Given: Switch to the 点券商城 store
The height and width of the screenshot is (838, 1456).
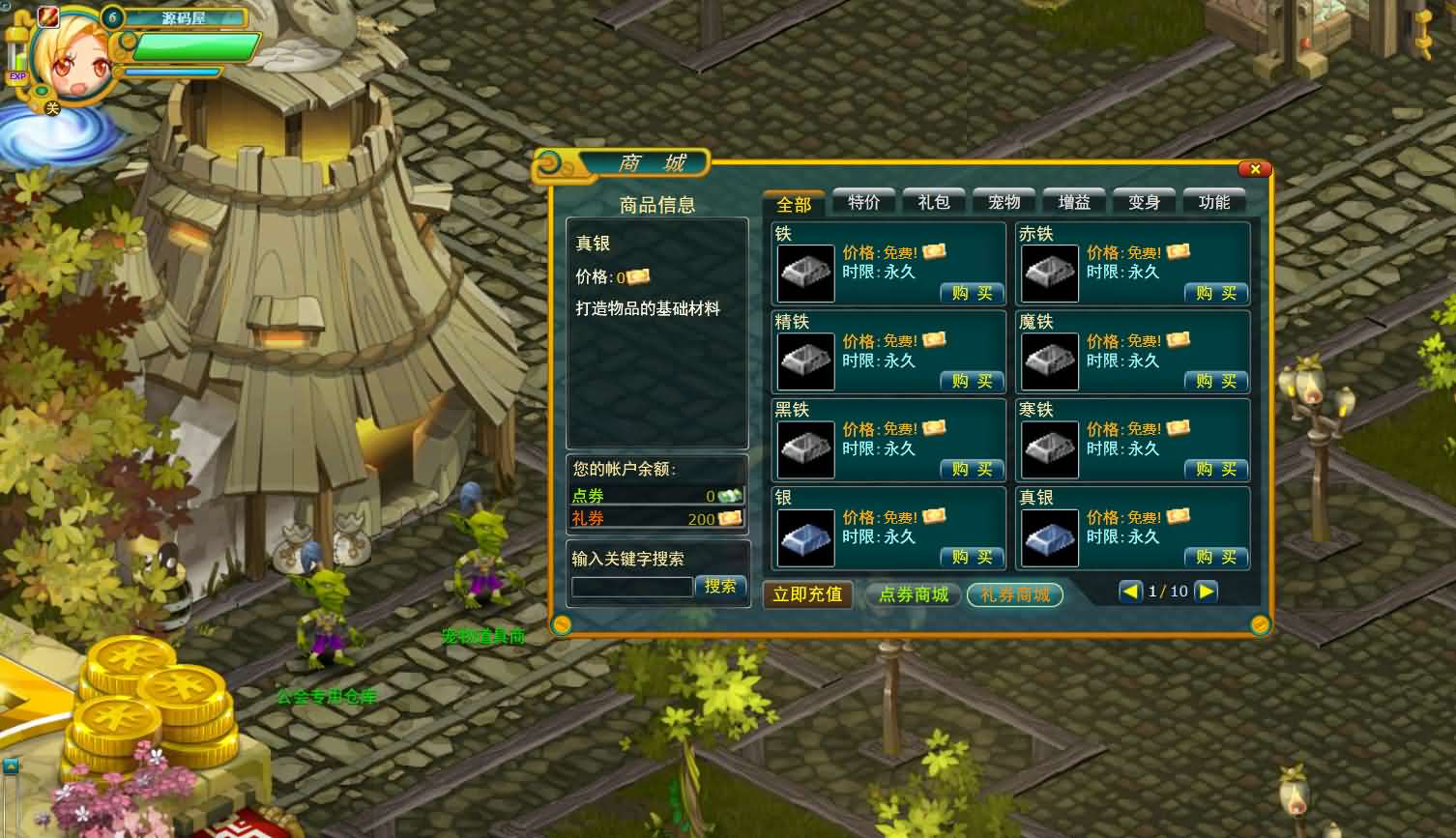Looking at the screenshot, I should 913,594.
